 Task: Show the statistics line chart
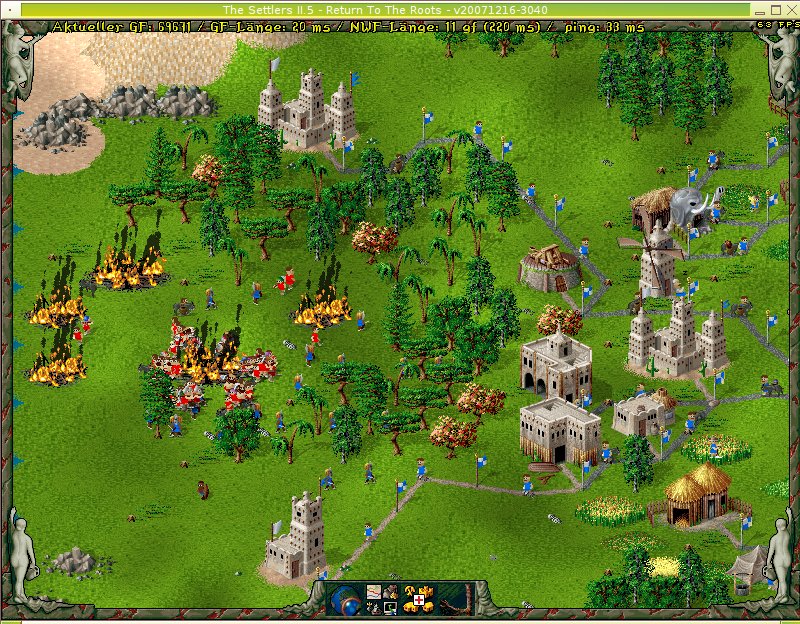point(374,591)
